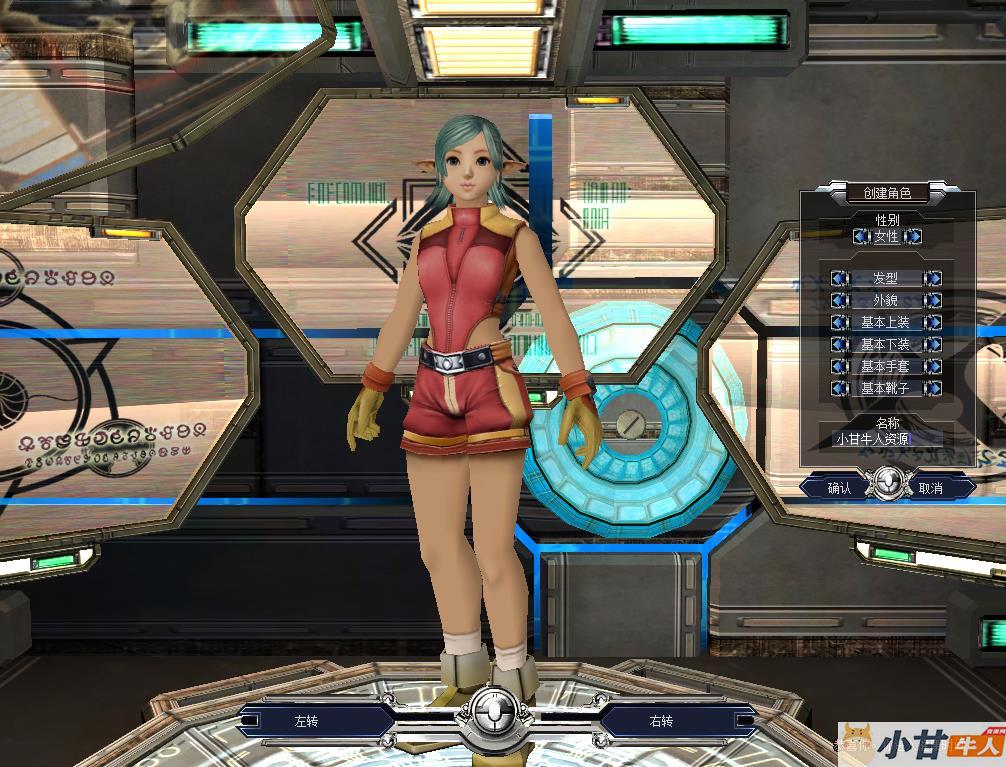1006x767 pixels.
Task: Switch gender with the right arrow beside 女性
Action: (x=913, y=237)
